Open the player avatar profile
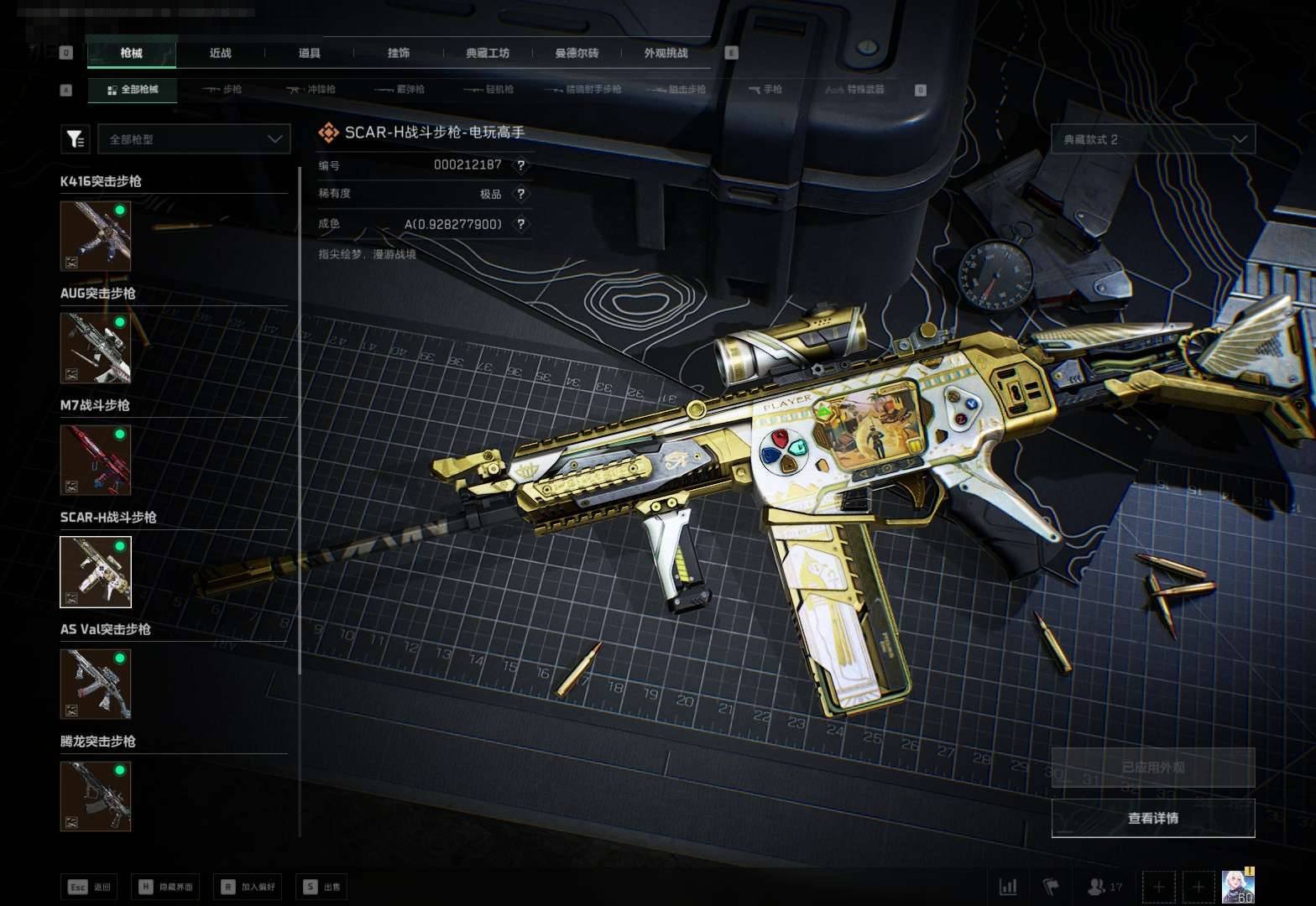 pyautogui.click(x=1237, y=886)
